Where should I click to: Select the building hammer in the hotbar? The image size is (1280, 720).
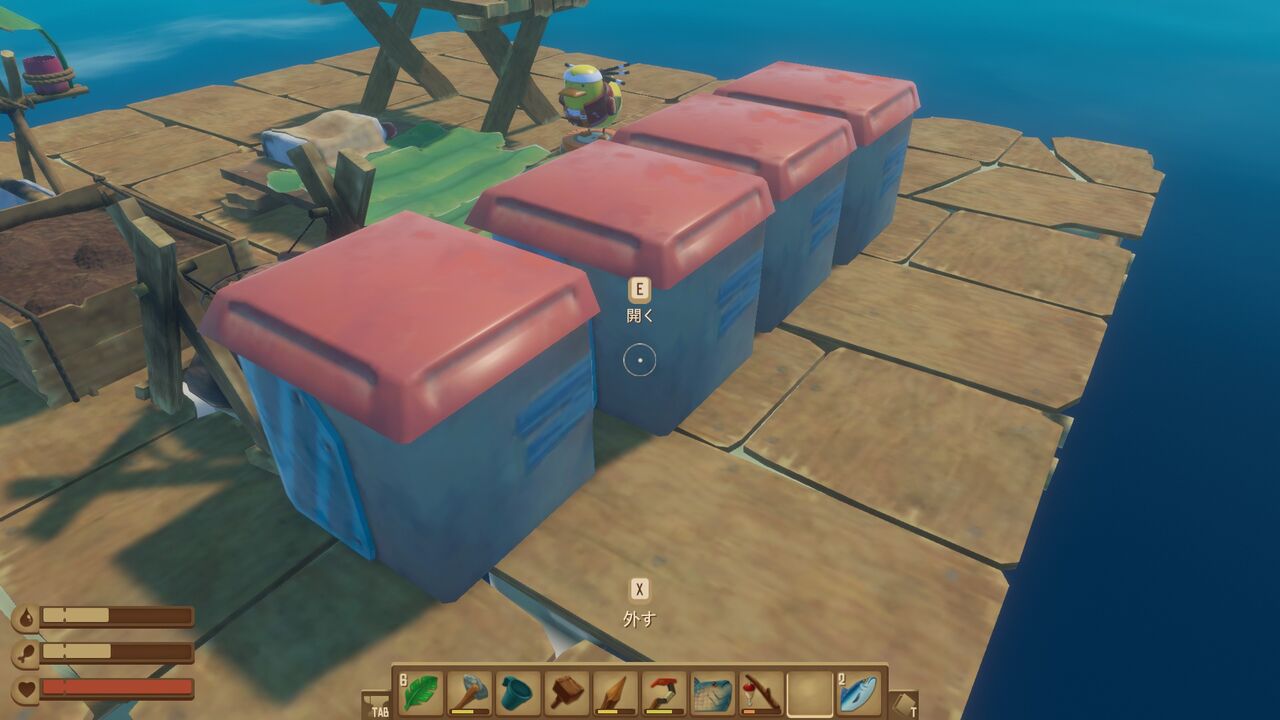point(565,688)
